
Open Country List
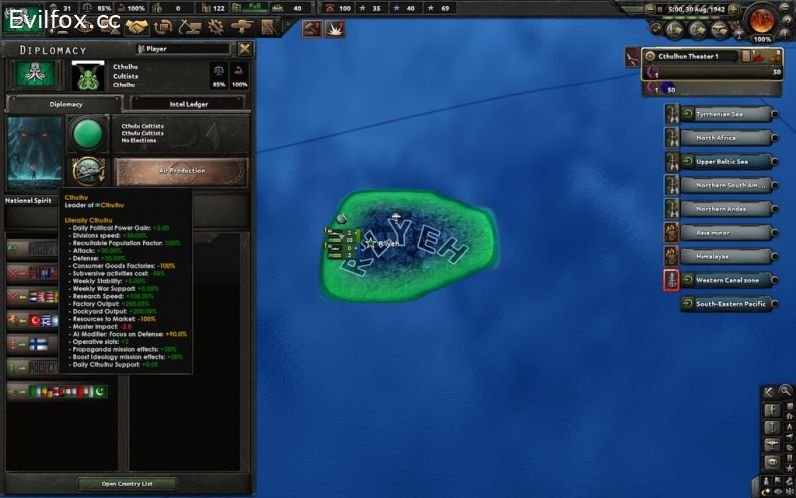click(x=126, y=484)
